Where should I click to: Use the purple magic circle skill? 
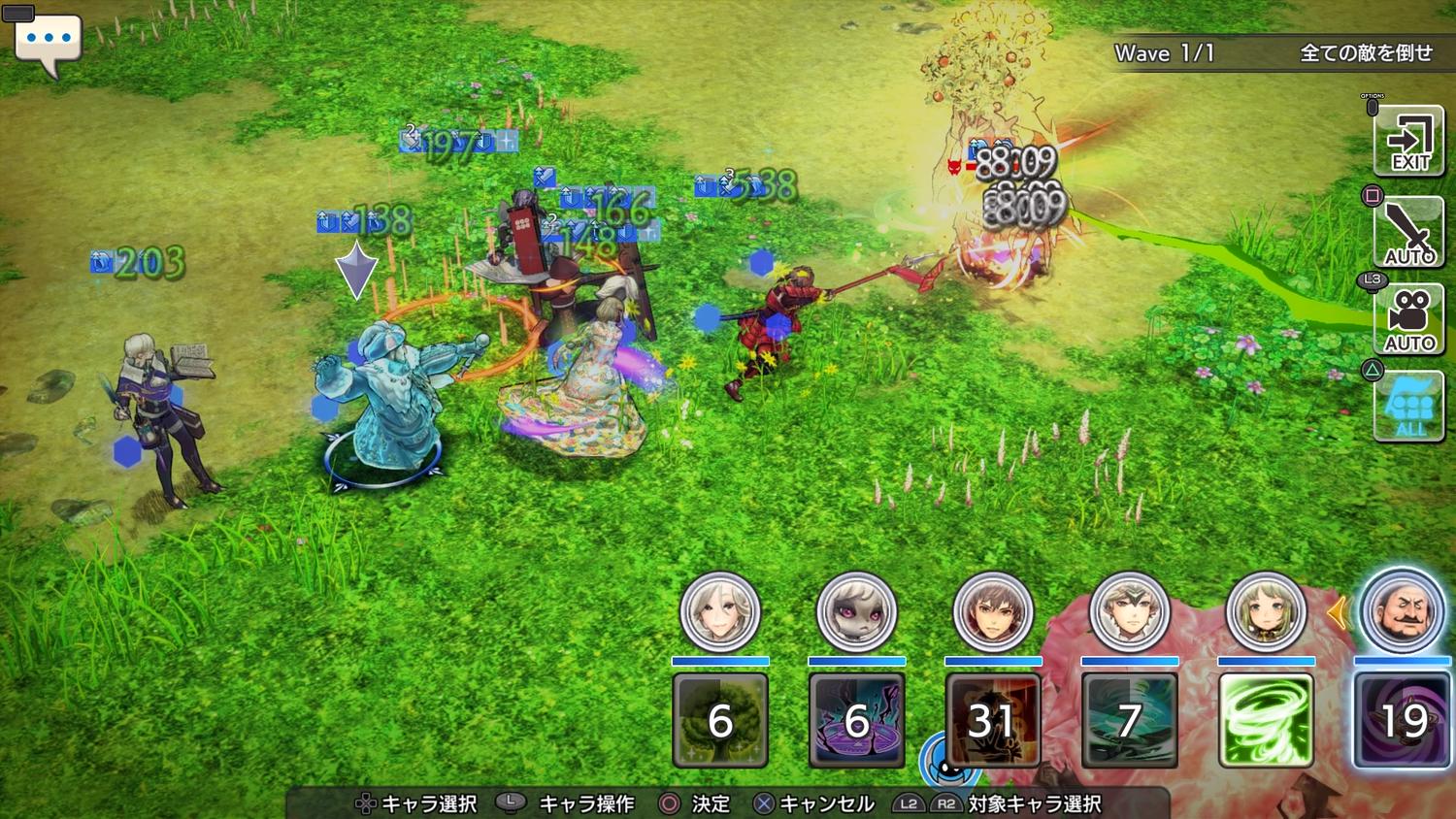856,720
